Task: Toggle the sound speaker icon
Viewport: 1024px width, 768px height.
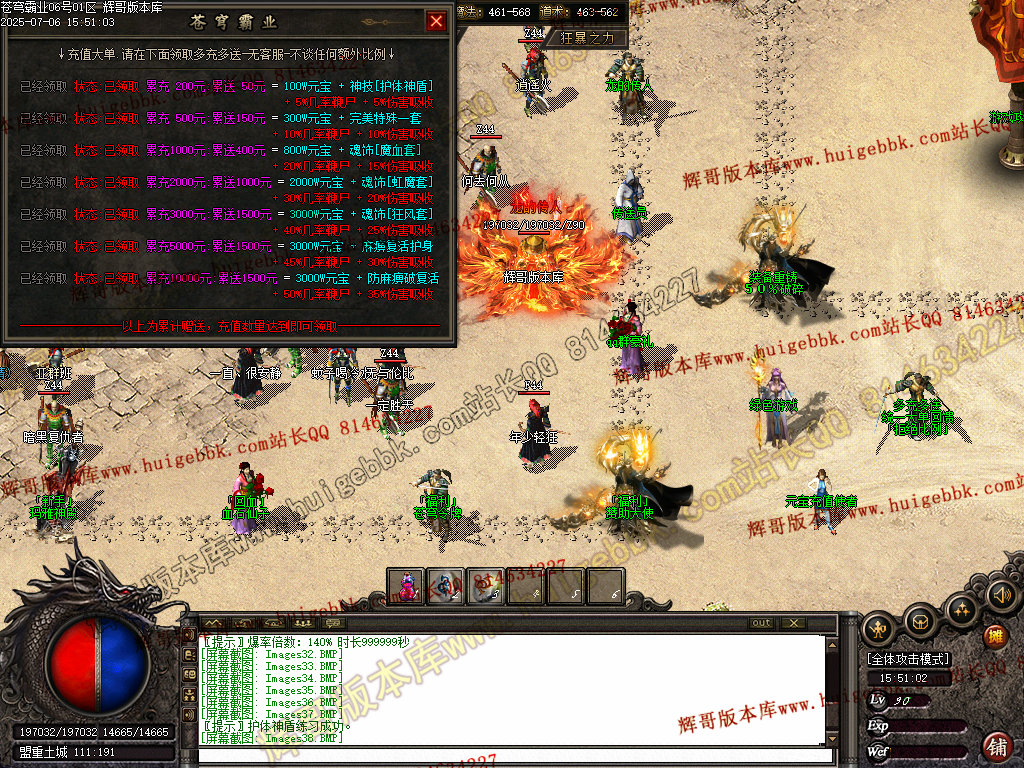Action: pyautogui.click(x=1001, y=596)
